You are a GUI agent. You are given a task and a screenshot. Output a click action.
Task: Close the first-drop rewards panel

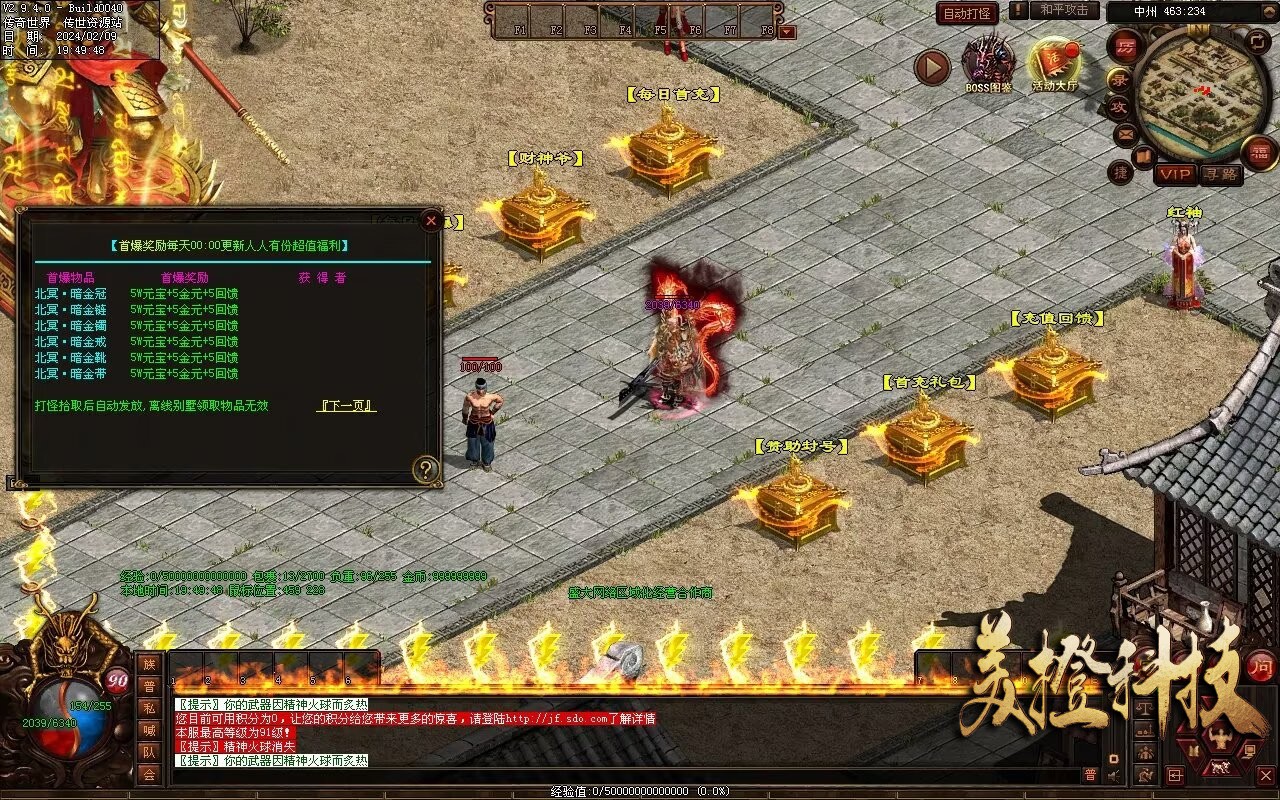pyautogui.click(x=431, y=220)
